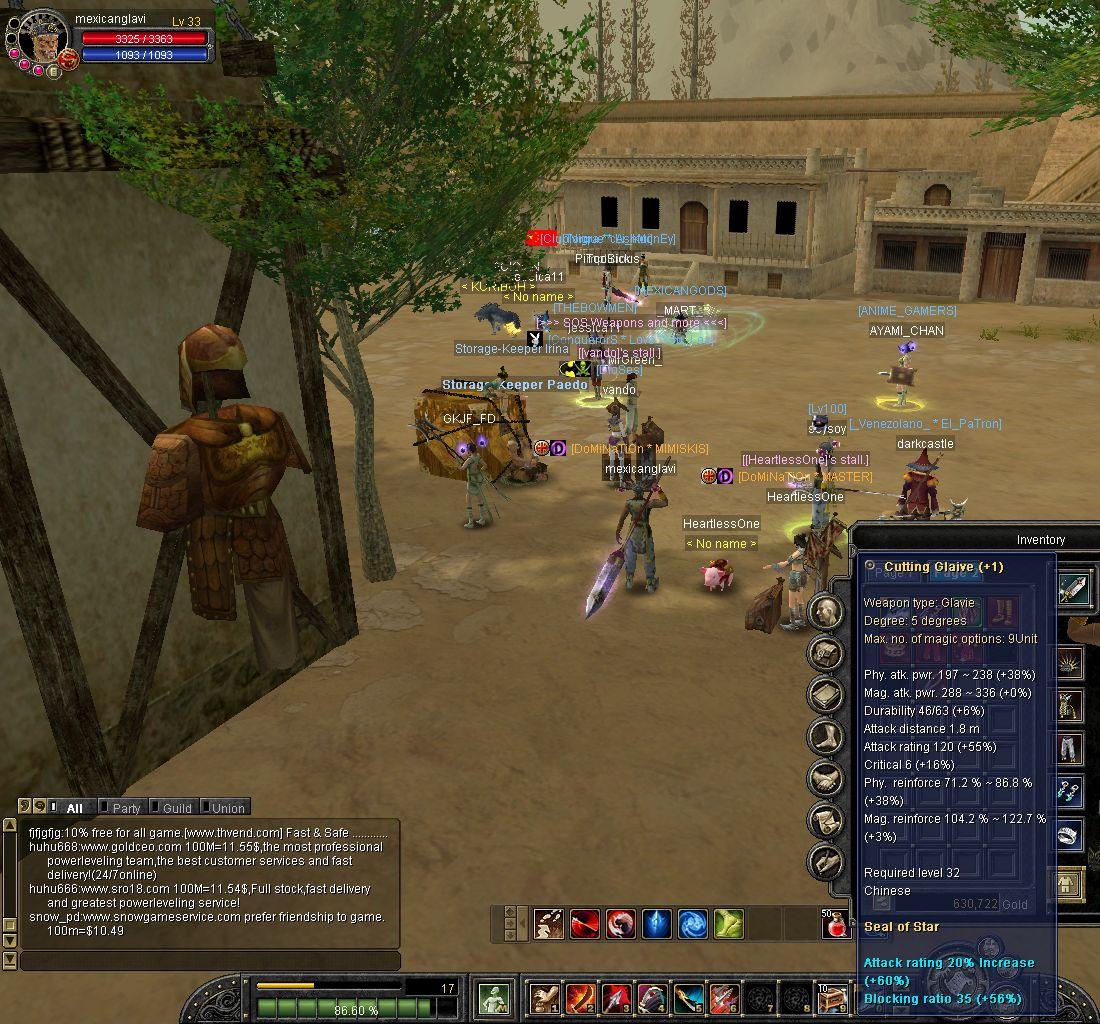Image resolution: width=1100 pixels, height=1024 pixels.
Task: Activate the blue ice crystal buff skill
Action: point(656,923)
